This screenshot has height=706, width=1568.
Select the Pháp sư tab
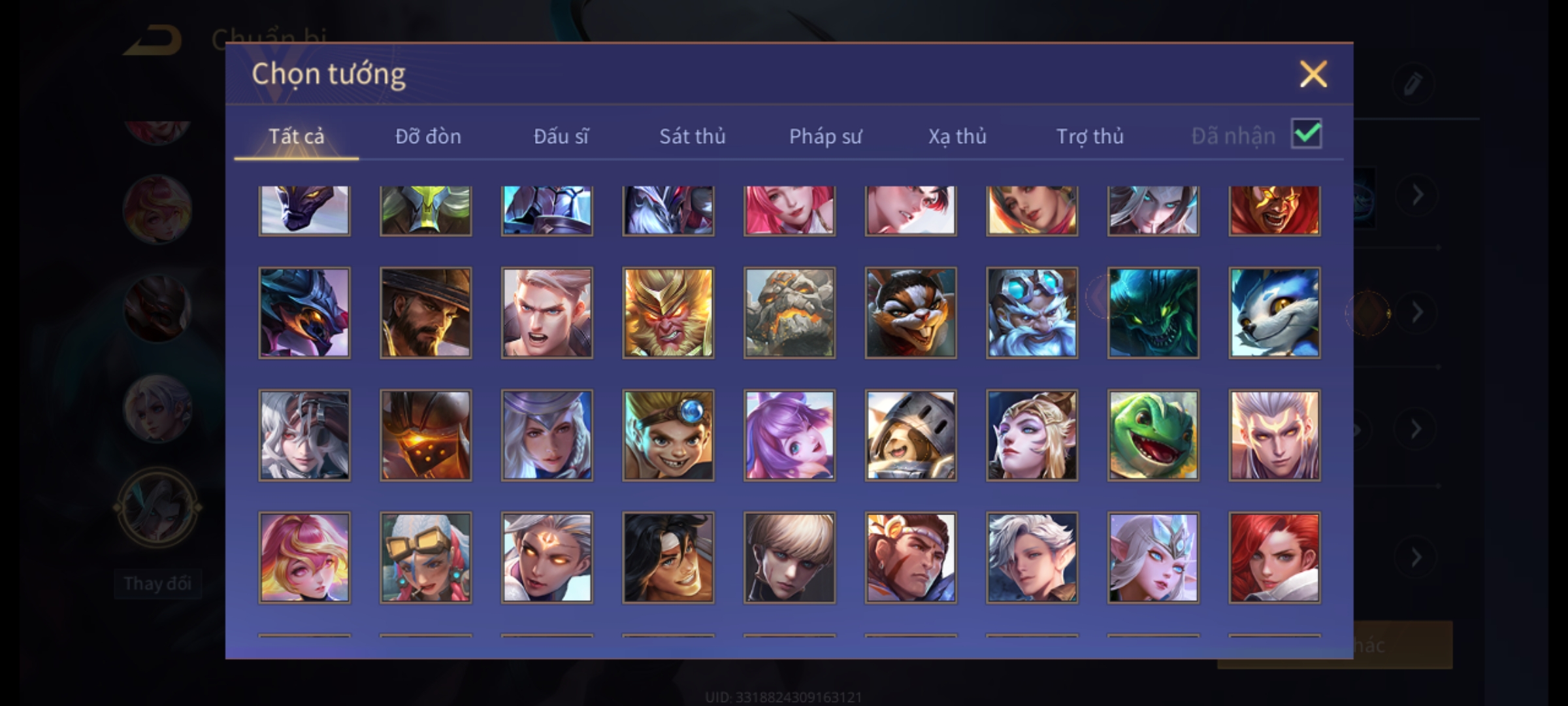[x=825, y=136]
